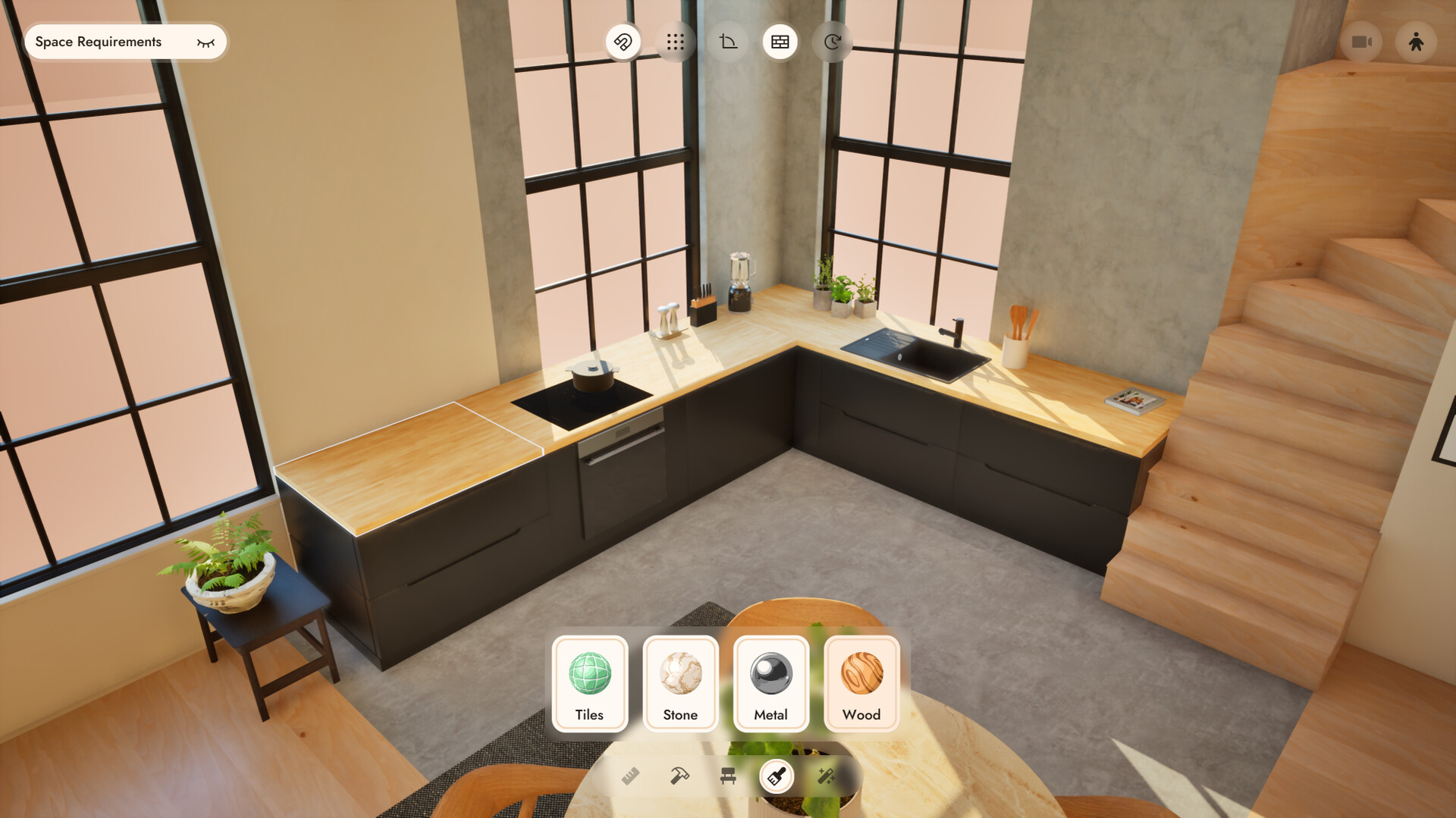Select the Tiles material category

pyautogui.click(x=590, y=684)
